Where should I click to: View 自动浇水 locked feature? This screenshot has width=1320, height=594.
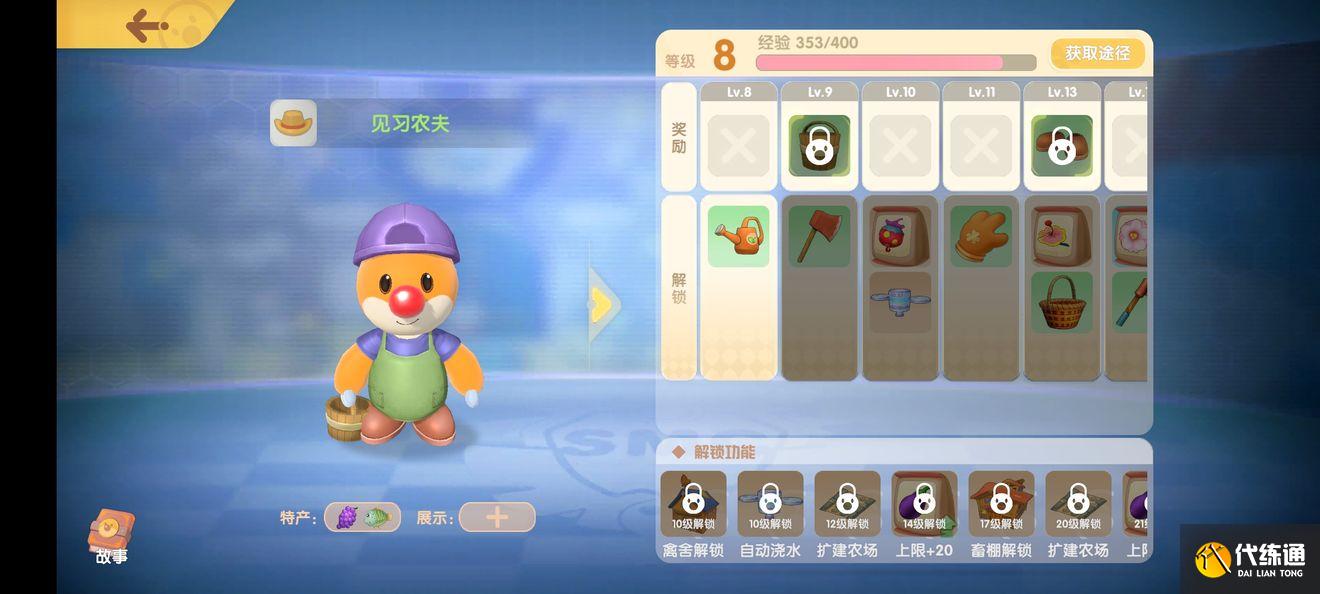point(770,504)
